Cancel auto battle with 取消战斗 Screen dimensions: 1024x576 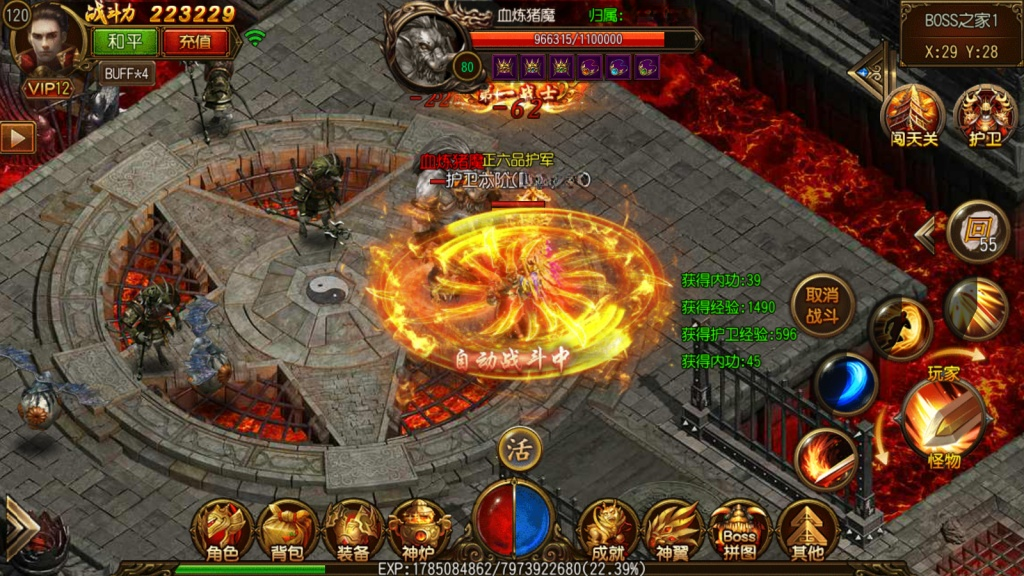tap(822, 305)
